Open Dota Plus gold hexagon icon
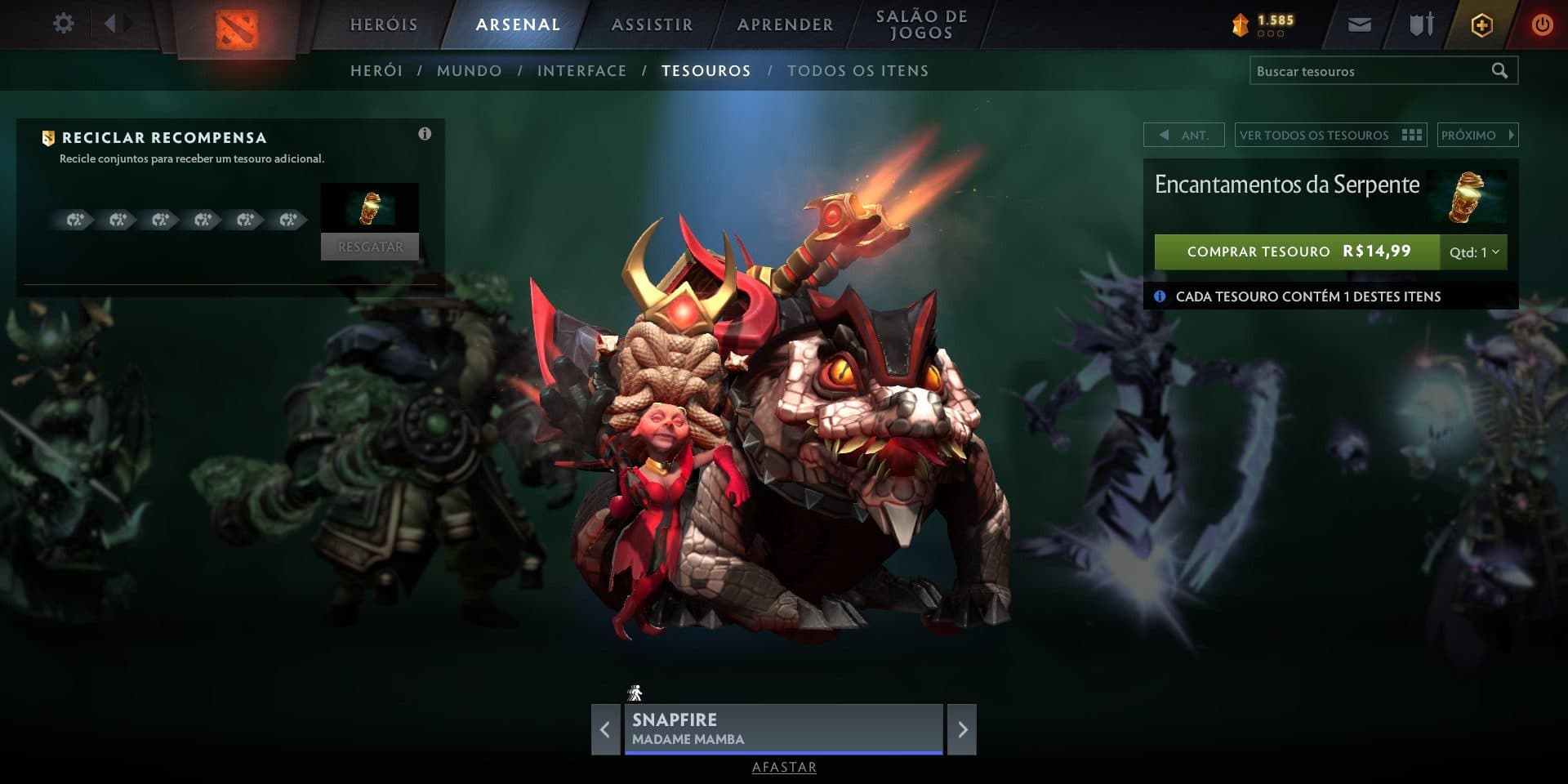 (x=1481, y=24)
